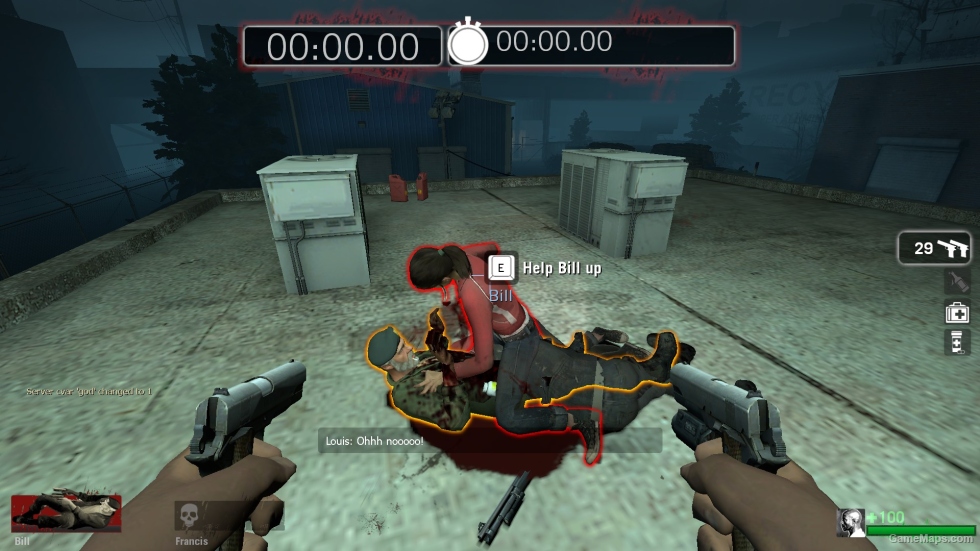Image resolution: width=980 pixels, height=551 pixels.
Task: Select the dual pistols weapon slot
Action: point(935,249)
